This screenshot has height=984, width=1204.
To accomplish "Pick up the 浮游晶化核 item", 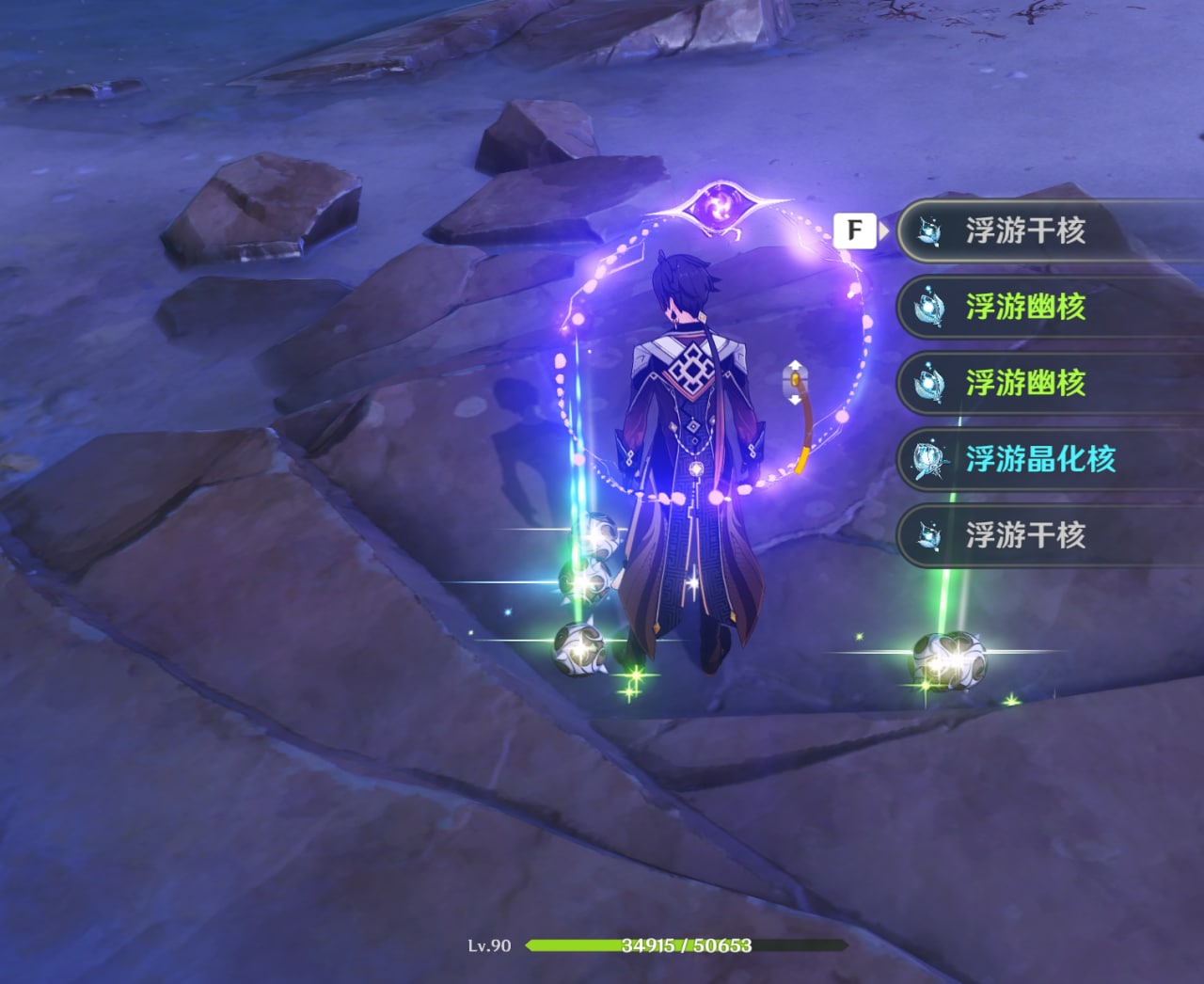I will tap(1039, 459).
